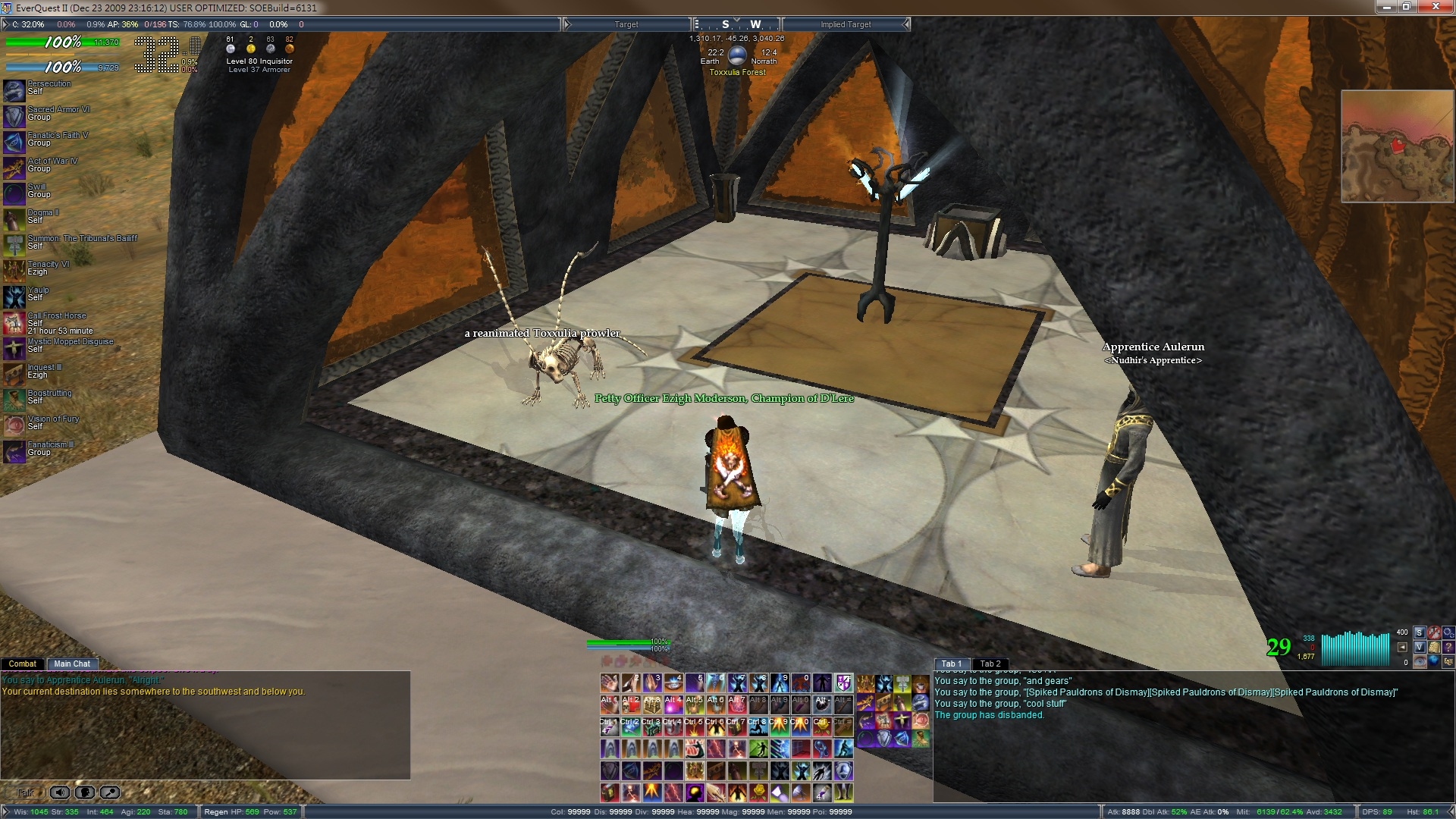Activate the Alt 2 skull and red cross spell
Image resolution: width=1456 pixels, height=819 pixels.
click(630, 705)
